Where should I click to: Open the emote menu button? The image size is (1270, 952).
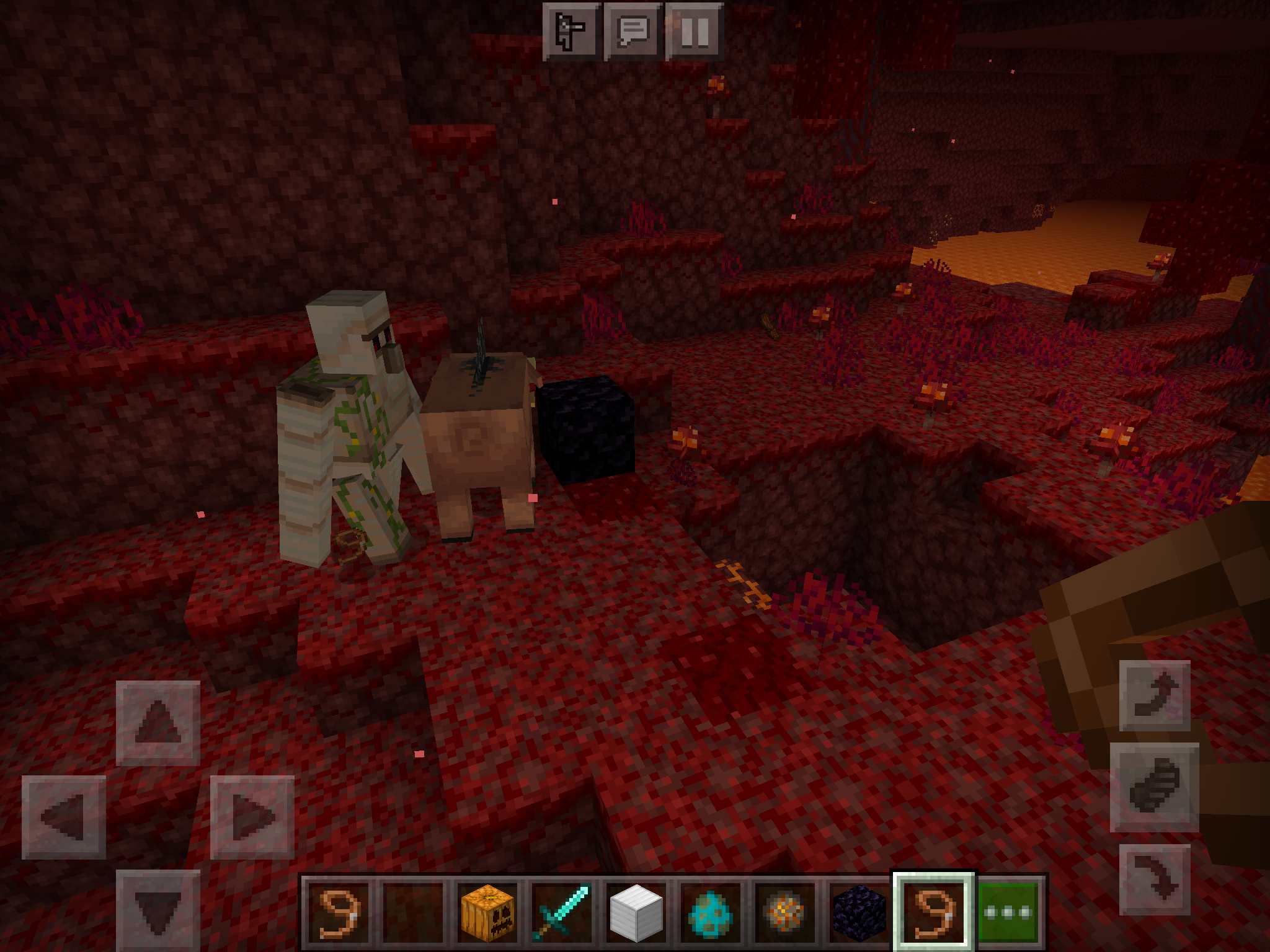pyautogui.click(x=571, y=31)
